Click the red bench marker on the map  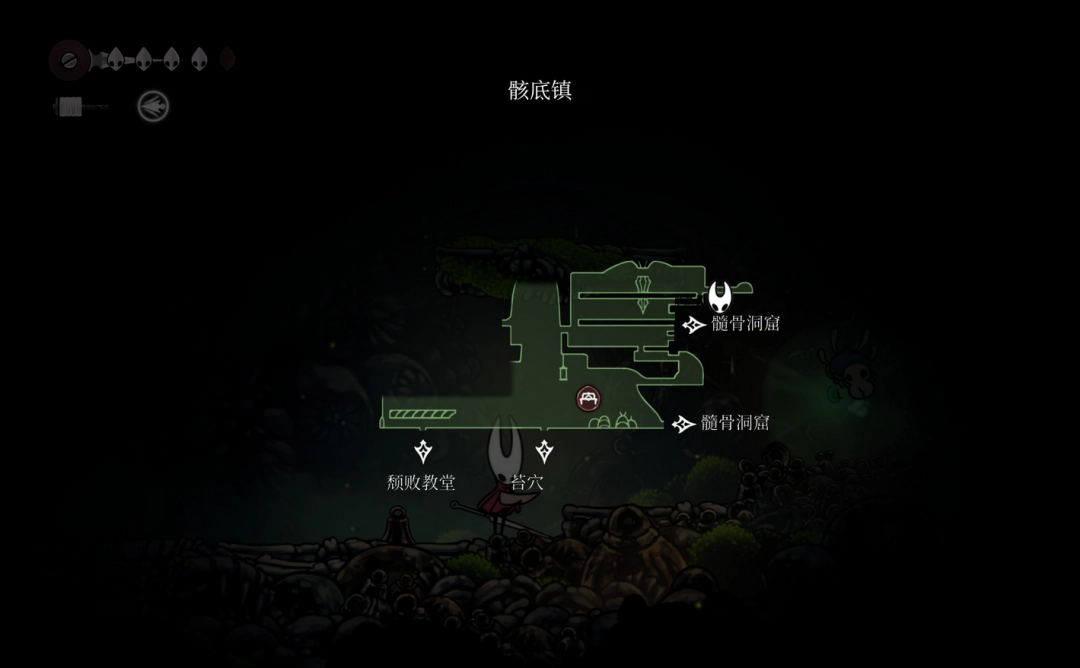tap(588, 399)
